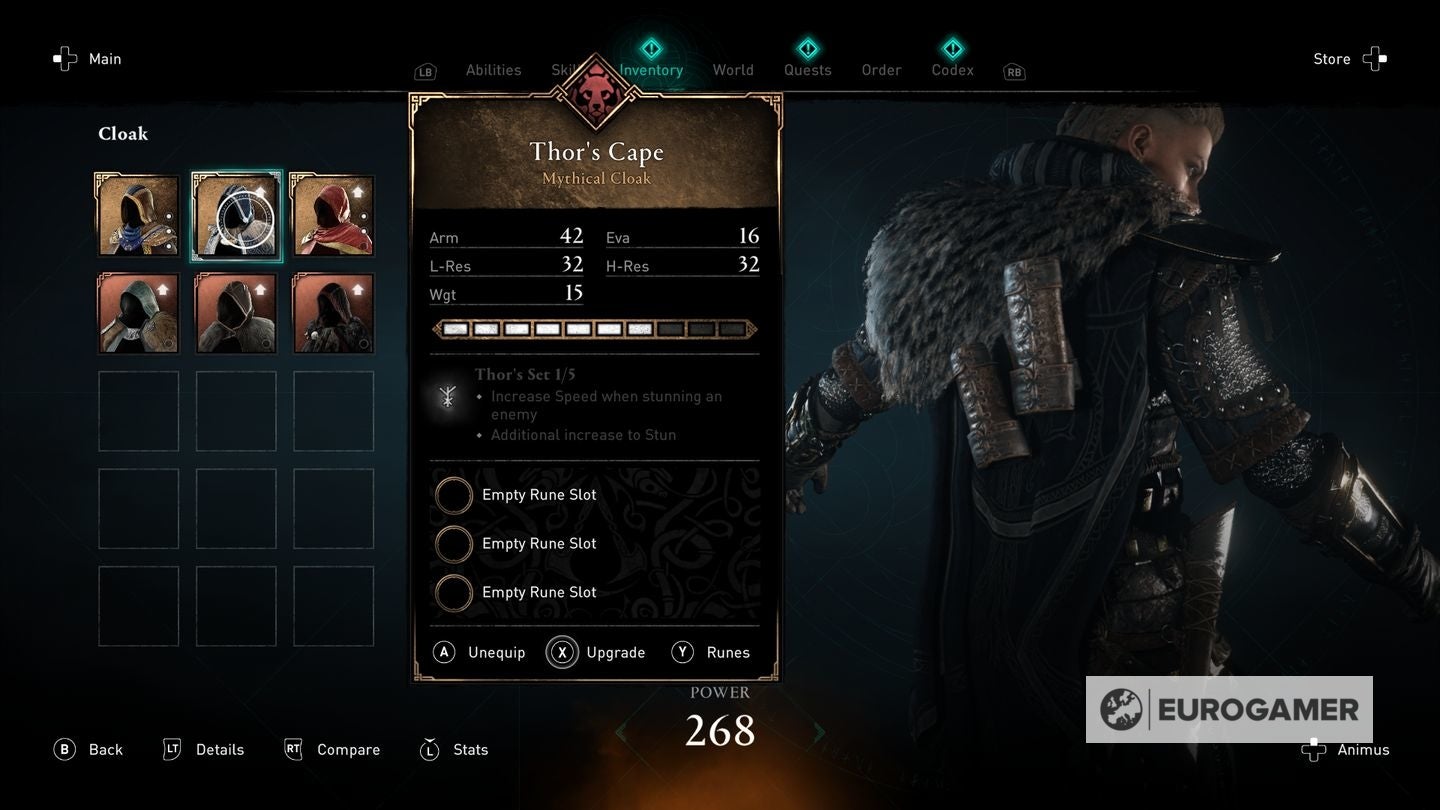This screenshot has width=1440, height=810.
Task: Select the red cloak thumbnail
Action: tap(333, 214)
